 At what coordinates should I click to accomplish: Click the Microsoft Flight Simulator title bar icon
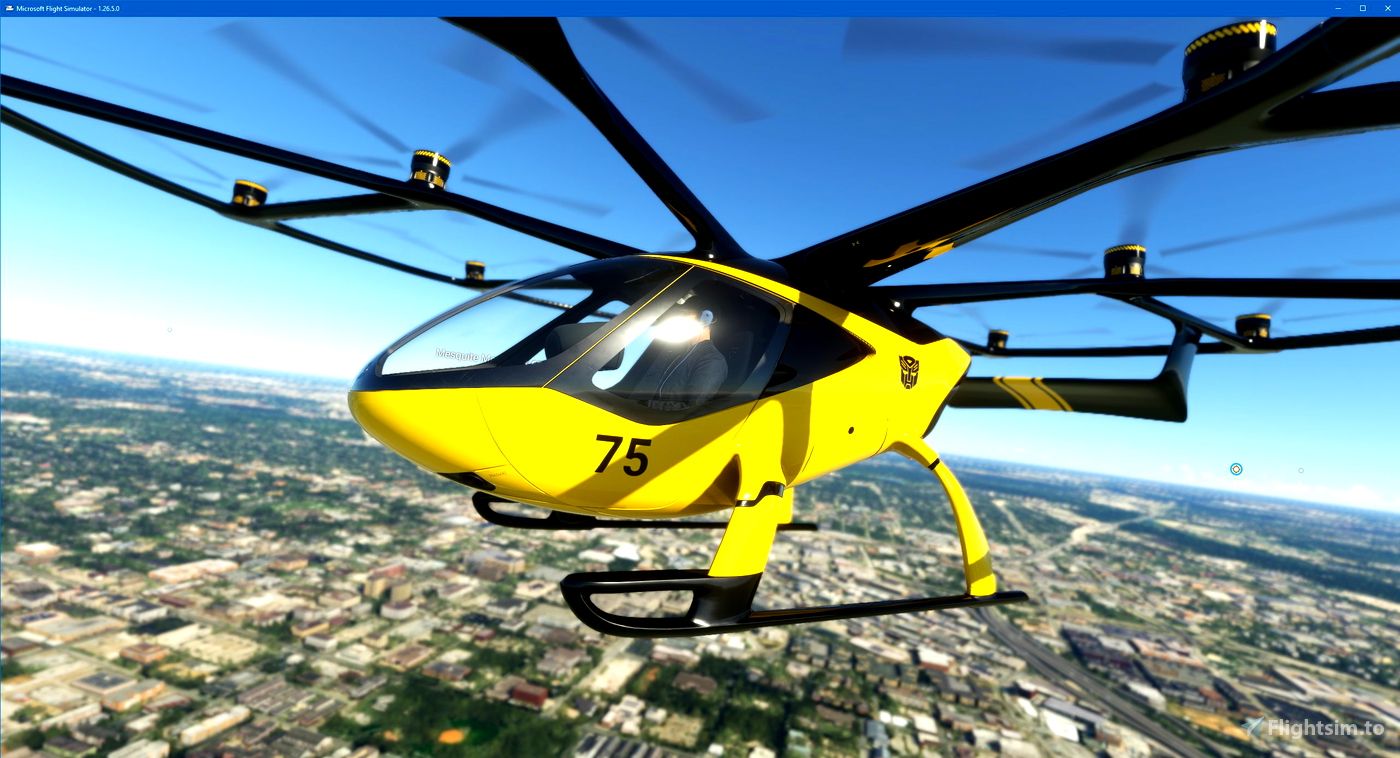tap(8, 7)
